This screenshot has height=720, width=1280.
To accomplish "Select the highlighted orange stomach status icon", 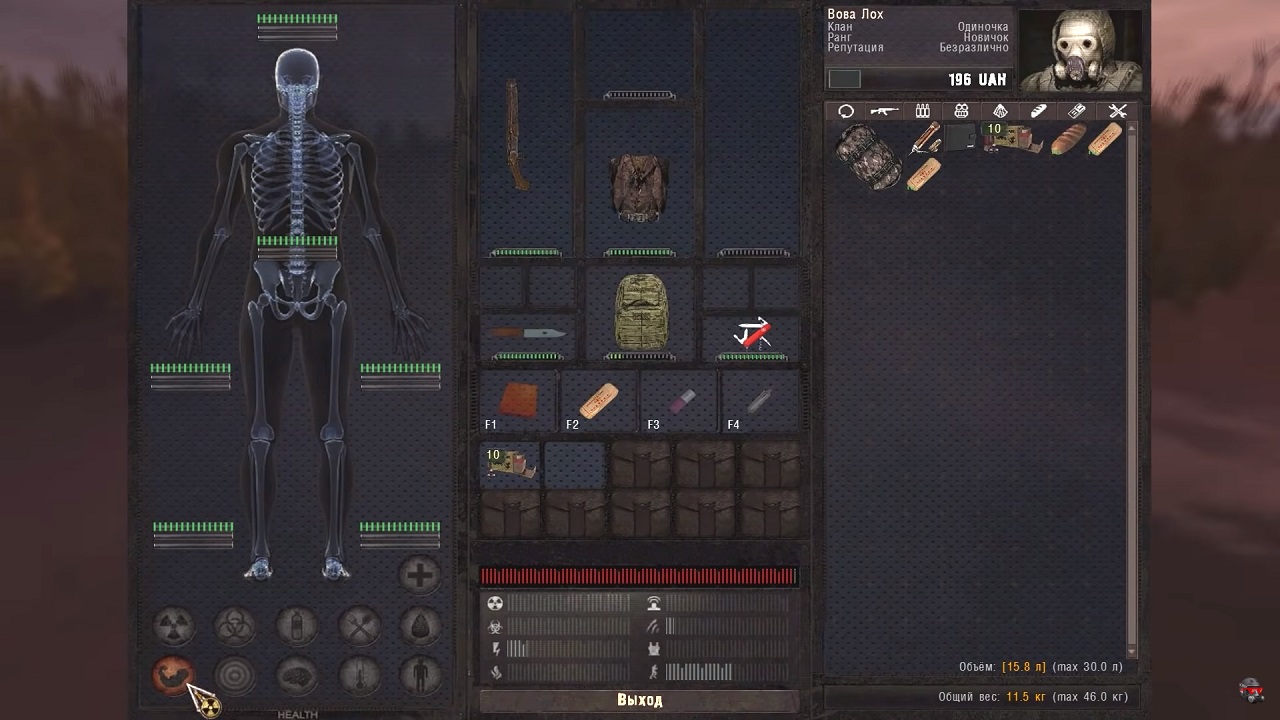I will [x=173, y=675].
